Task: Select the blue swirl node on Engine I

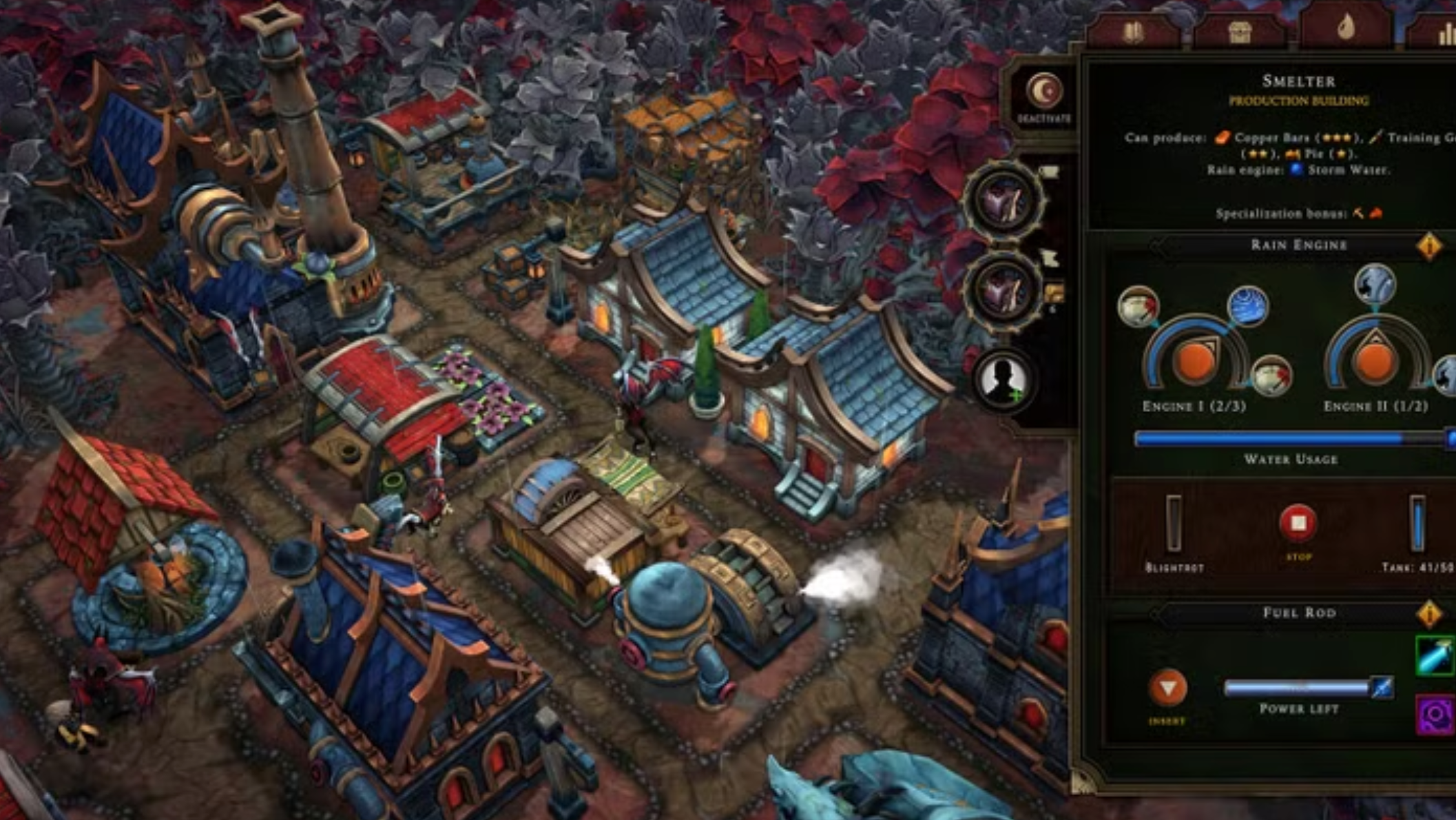Action: pyautogui.click(x=1248, y=306)
